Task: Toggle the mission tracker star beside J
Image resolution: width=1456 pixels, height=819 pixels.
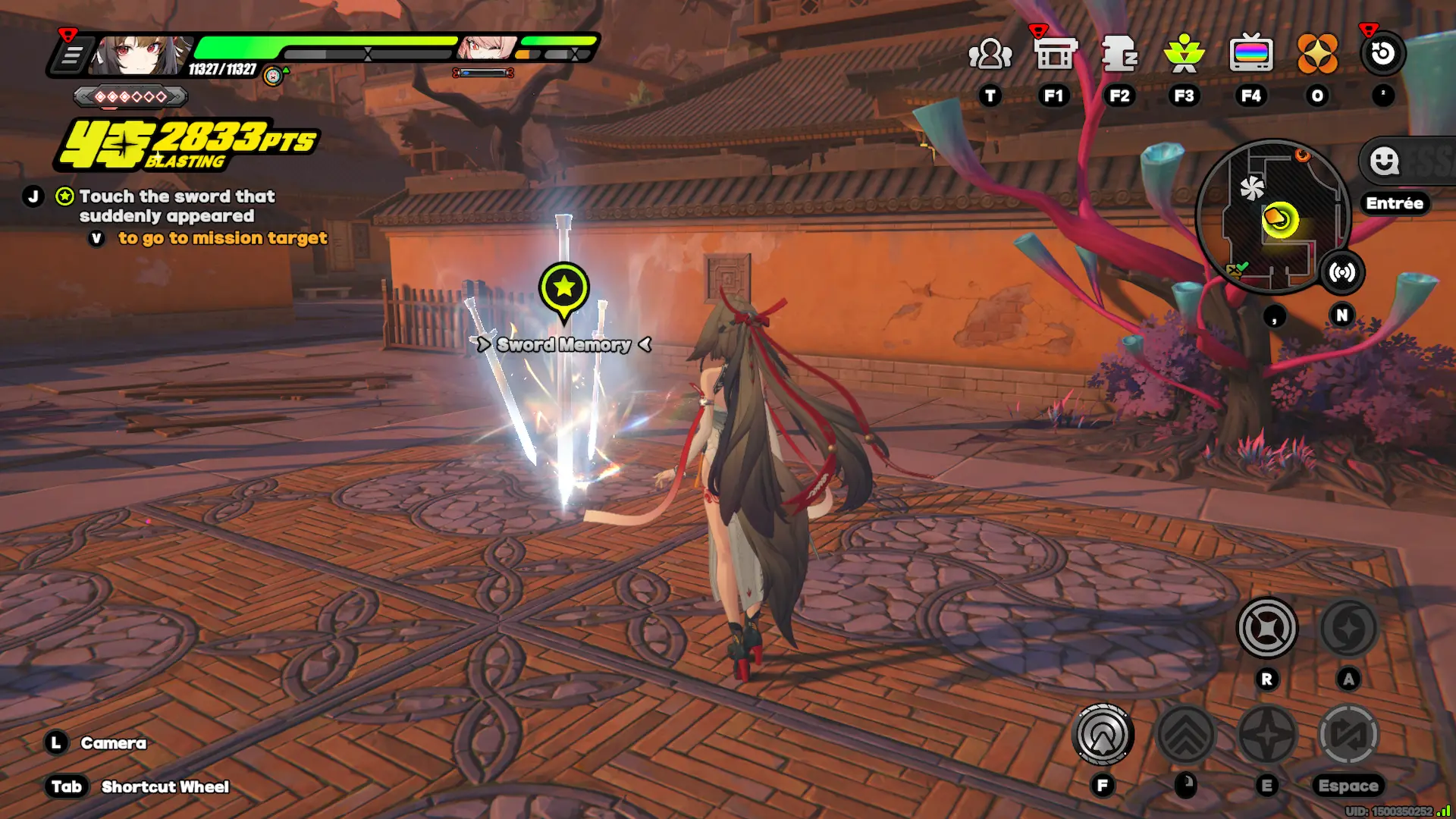Action: point(63,196)
